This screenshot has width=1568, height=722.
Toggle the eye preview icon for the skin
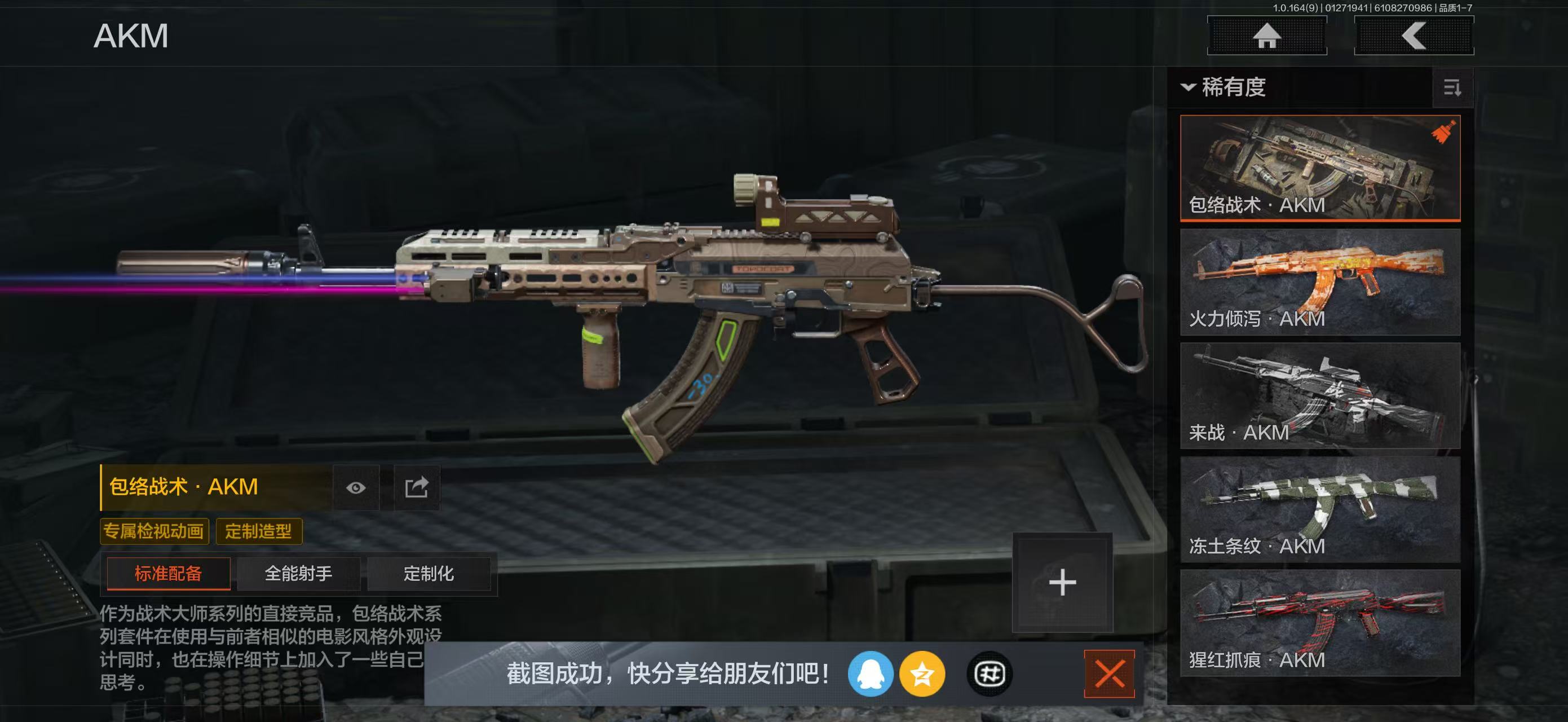tap(357, 487)
